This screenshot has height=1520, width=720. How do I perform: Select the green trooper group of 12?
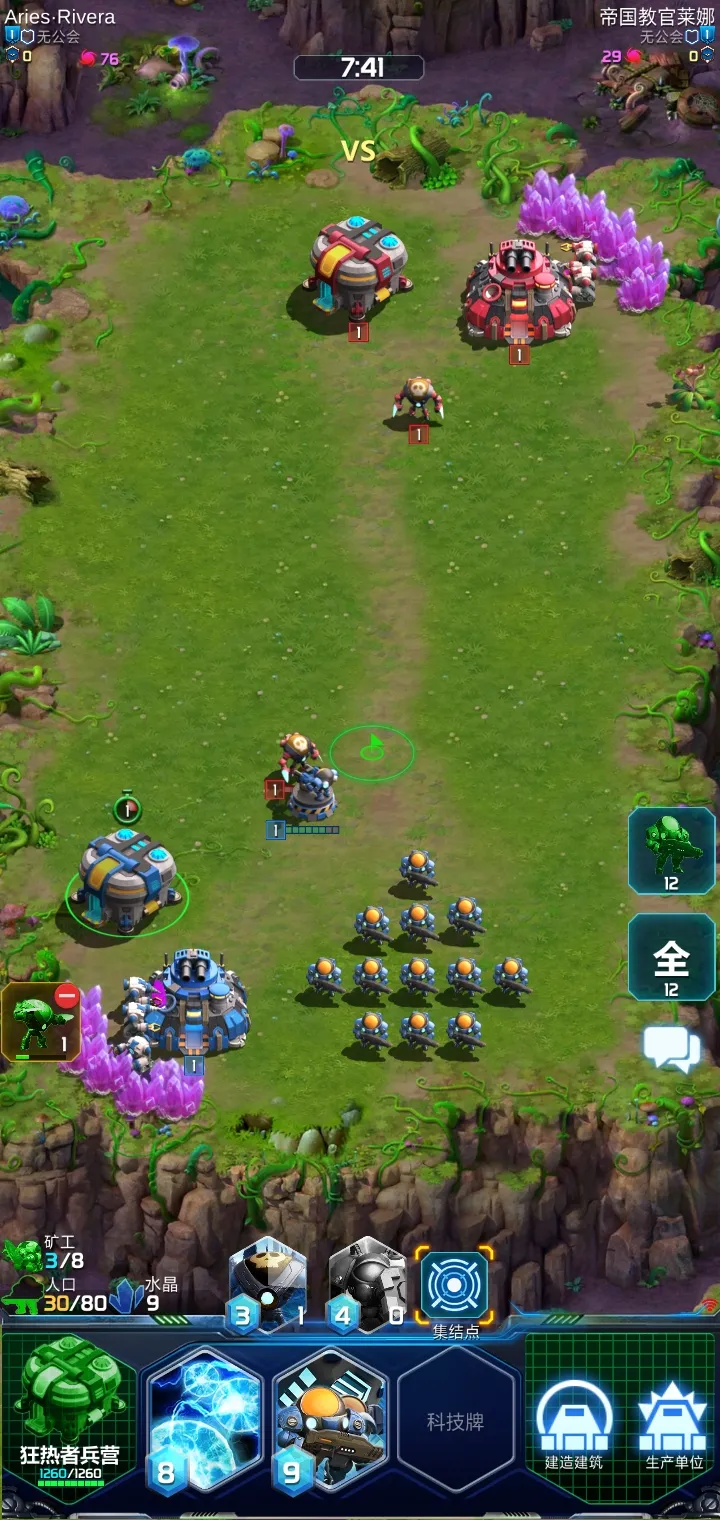click(x=671, y=850)
